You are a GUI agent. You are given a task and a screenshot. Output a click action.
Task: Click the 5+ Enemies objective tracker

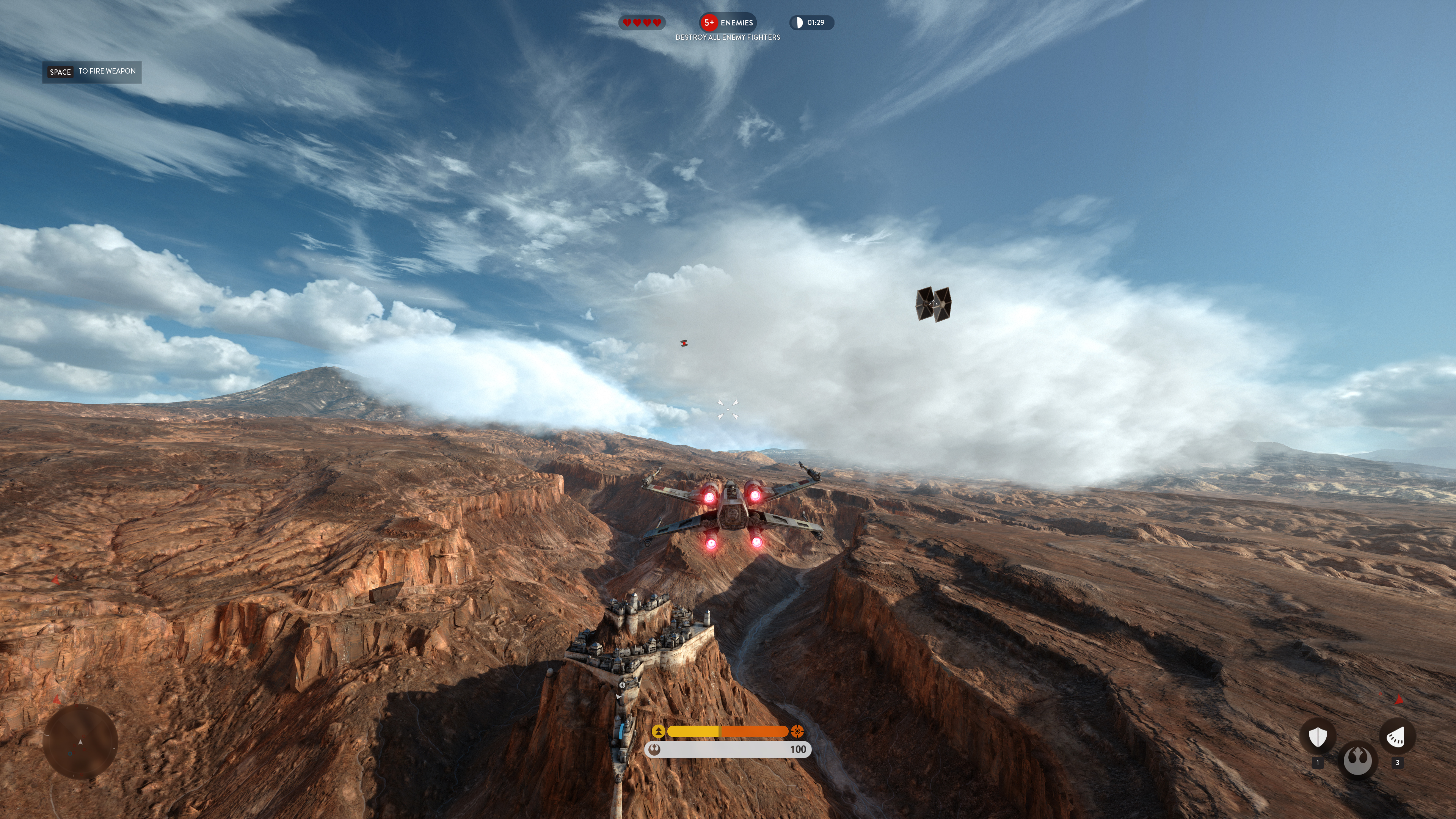click(728, 23)
